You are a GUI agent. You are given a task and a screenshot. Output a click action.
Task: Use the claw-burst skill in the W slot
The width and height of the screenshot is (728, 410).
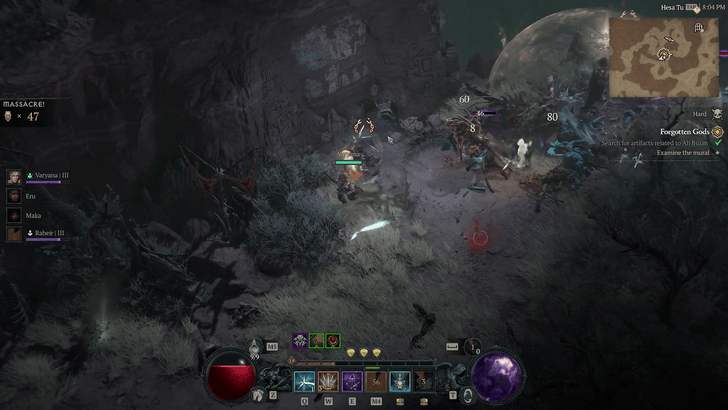pos(328,381)
